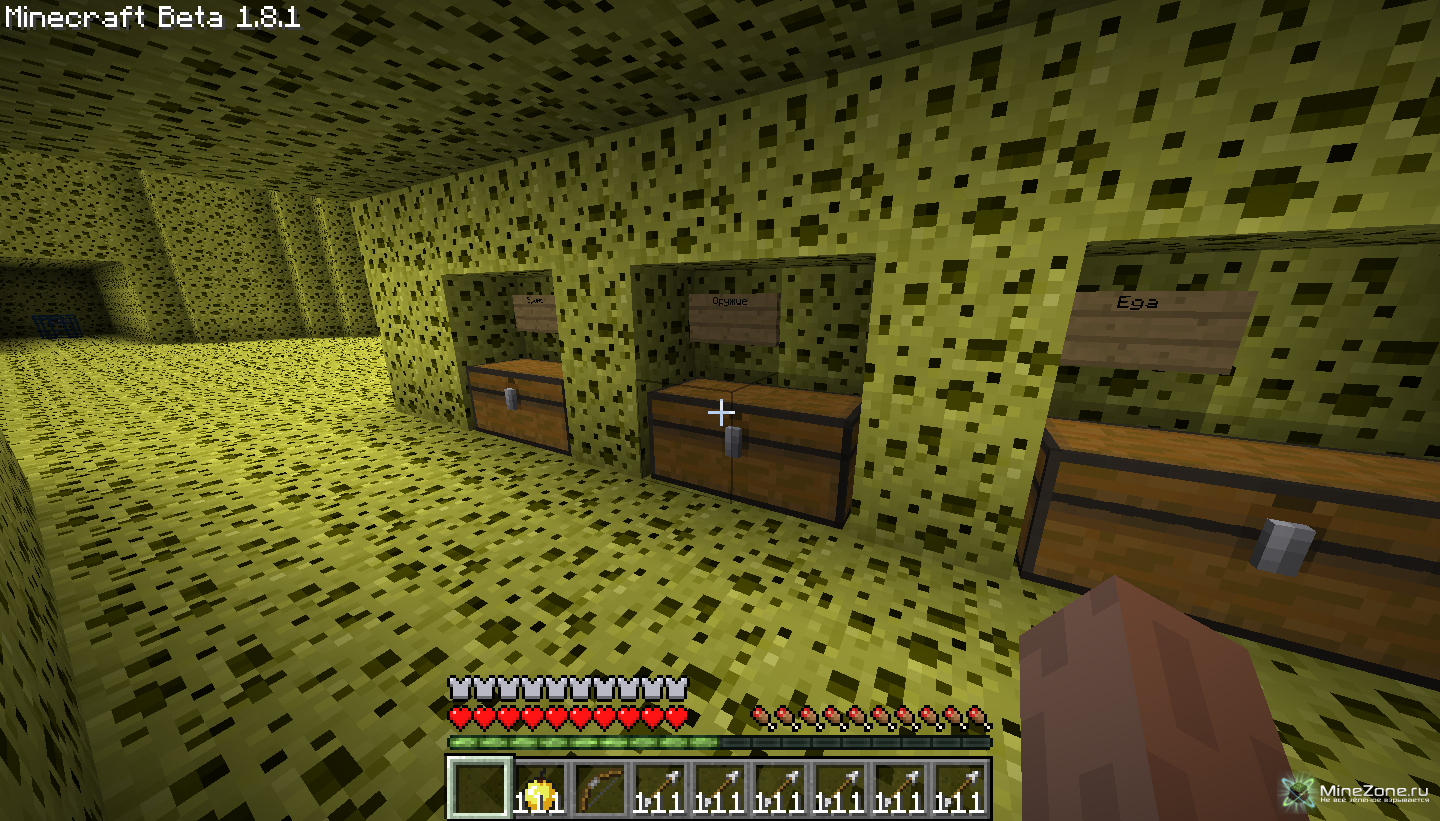Image resolution: width=1440 pixels, height=821 pixels.
Task: Select the bow hotbar slot
Action: pos(600,788)
